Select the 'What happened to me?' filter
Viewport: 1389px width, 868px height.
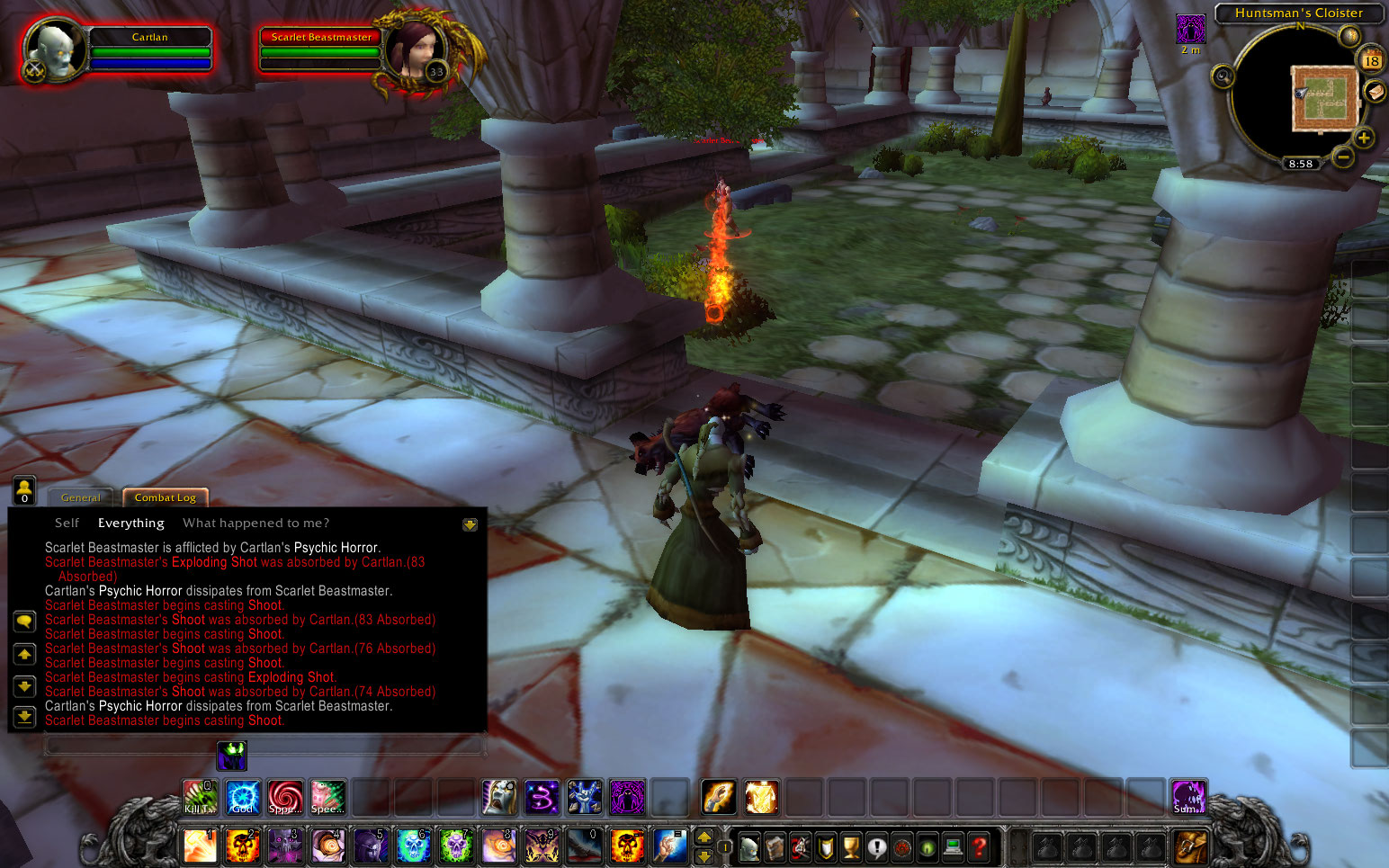pyautogui.click(x=255, y=523)
